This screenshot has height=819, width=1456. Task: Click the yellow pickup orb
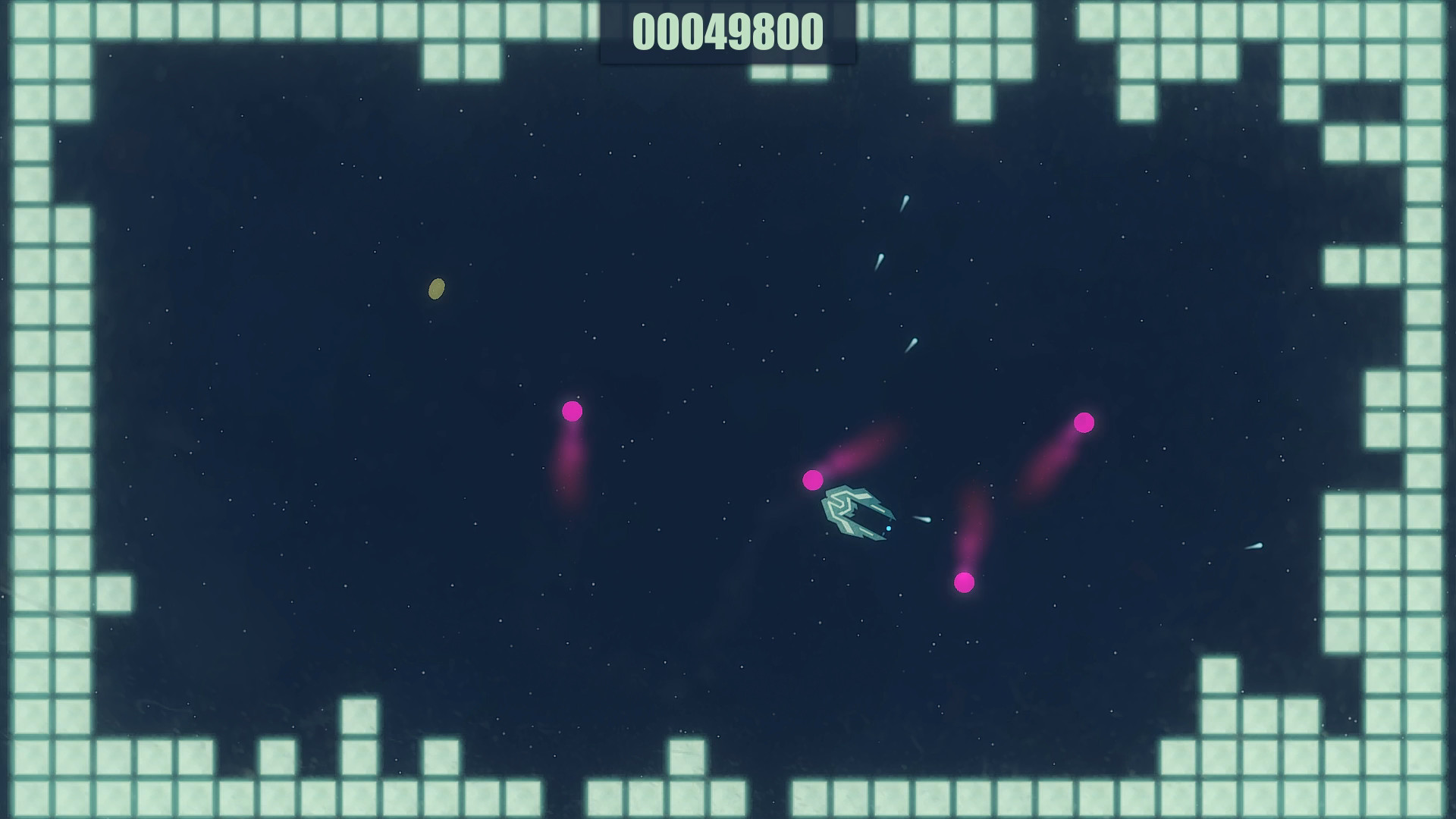pyautogui.click(x=436, y=289)
